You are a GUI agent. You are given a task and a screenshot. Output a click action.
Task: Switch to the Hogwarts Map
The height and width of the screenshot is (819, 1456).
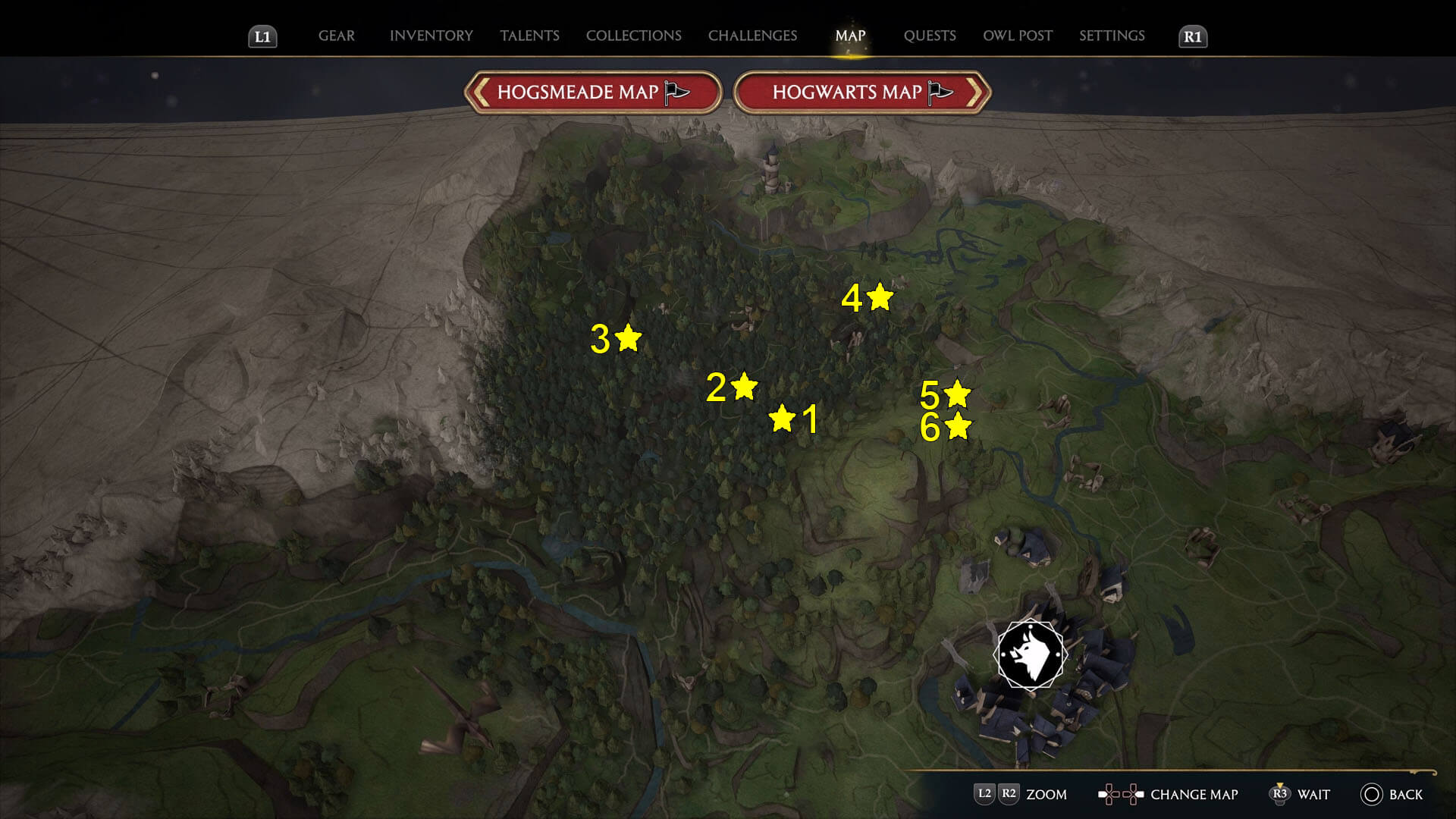862,93
